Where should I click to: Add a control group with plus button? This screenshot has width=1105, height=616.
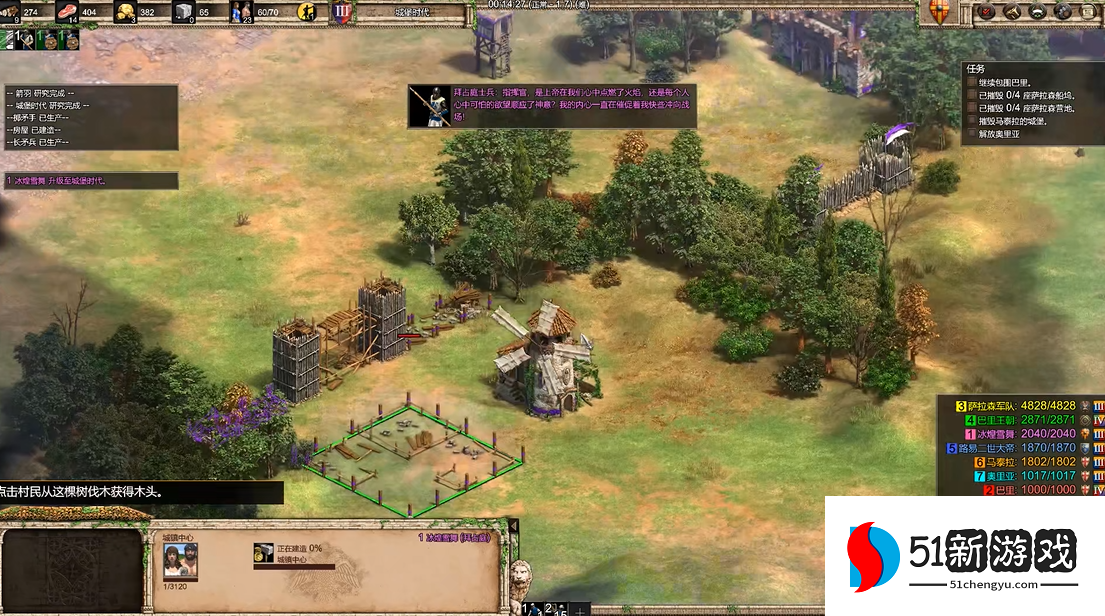(x=579, y=608)
